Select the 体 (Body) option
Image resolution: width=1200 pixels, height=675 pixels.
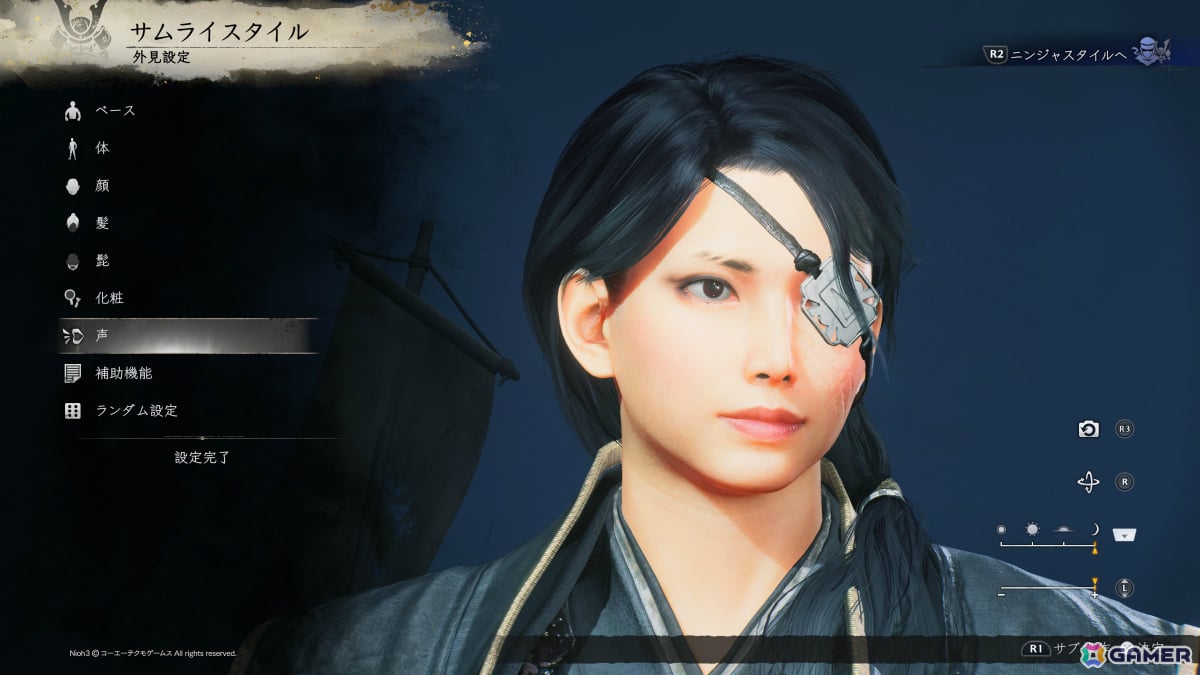[103, 148]
